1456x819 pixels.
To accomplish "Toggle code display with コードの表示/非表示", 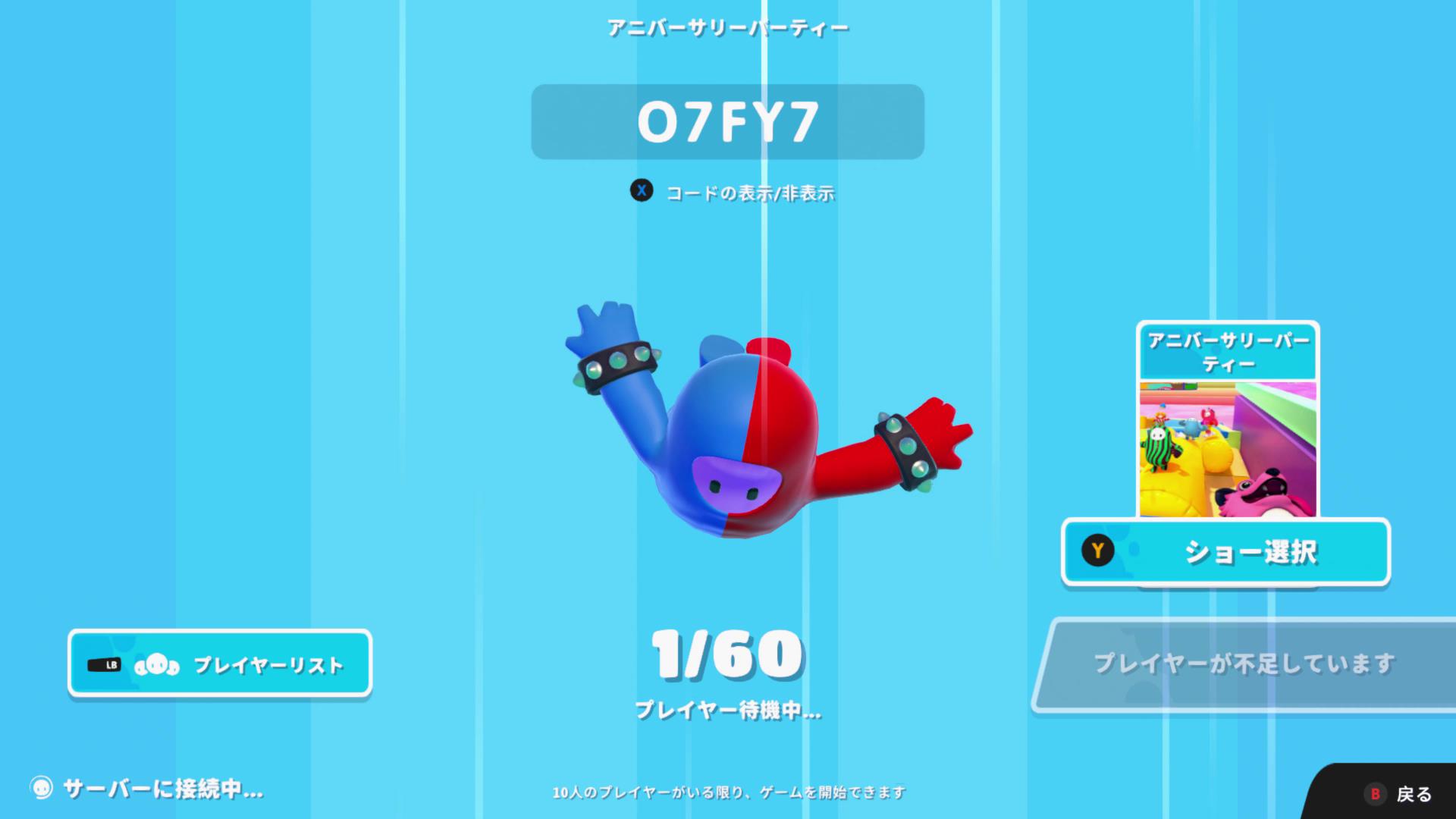I will click(751, 193).
